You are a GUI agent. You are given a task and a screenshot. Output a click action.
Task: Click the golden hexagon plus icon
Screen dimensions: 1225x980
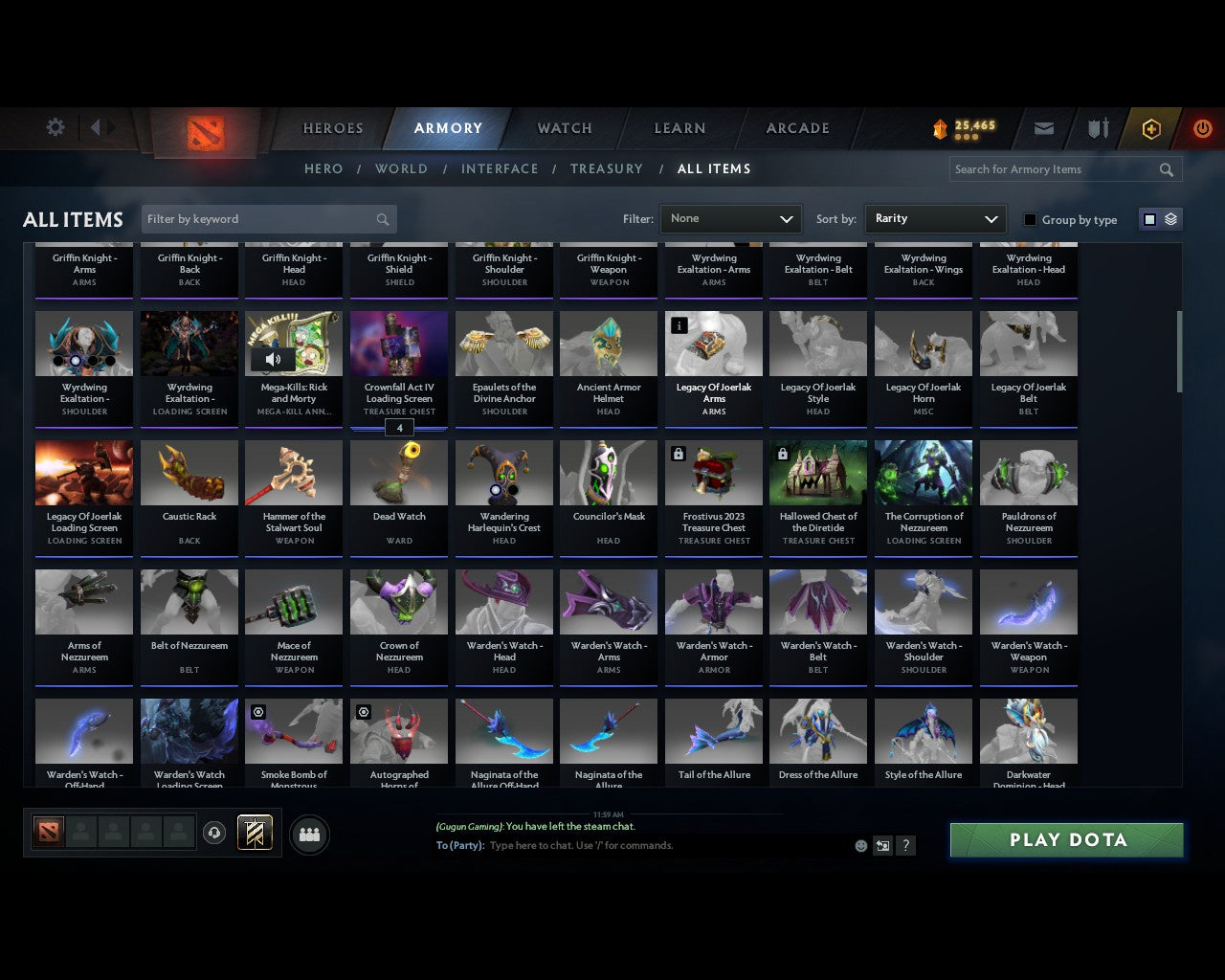[1150, 127]
